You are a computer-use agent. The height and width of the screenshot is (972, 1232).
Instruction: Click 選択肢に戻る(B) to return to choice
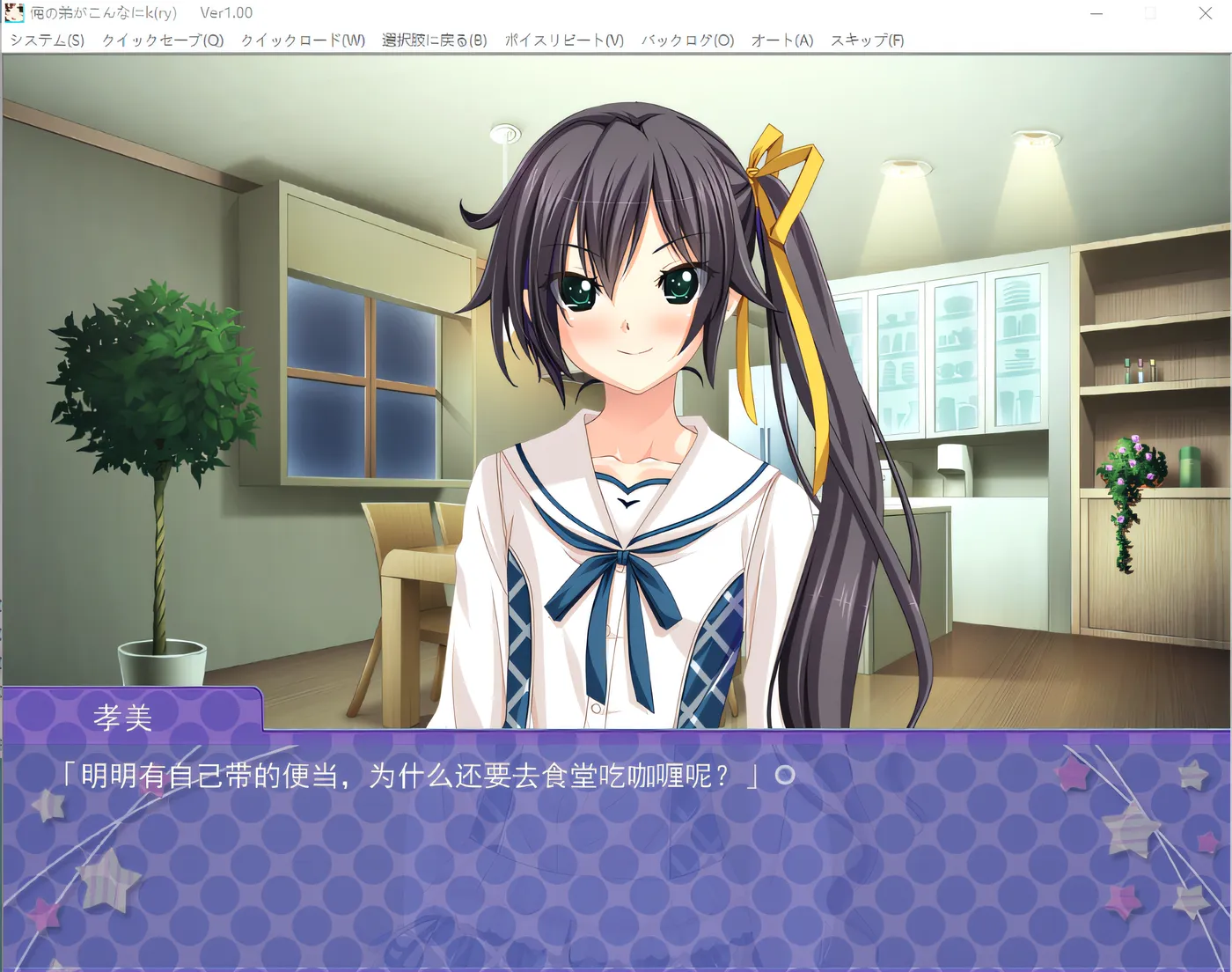(x=433, y=40)
